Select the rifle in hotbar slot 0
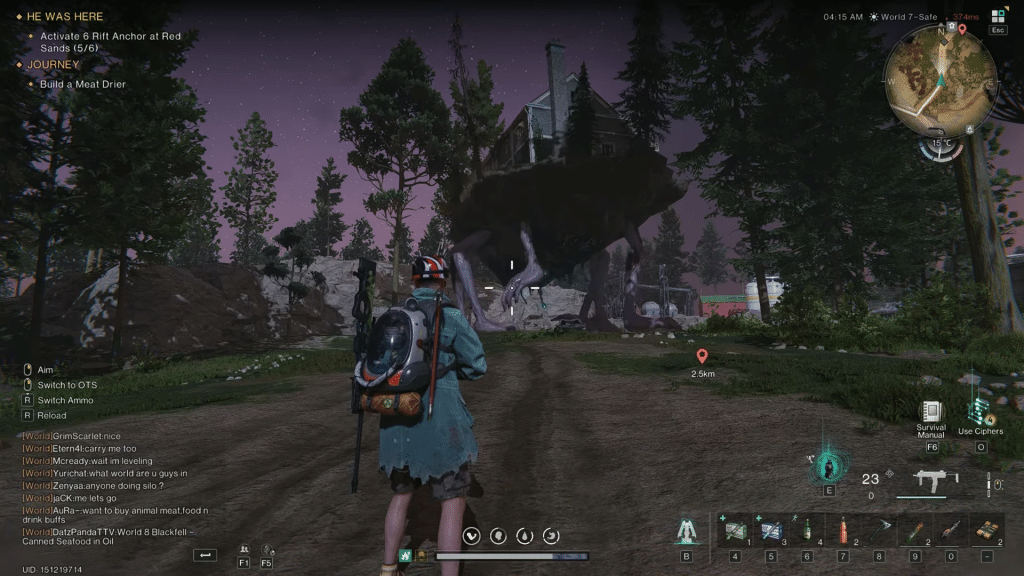 click(x=951, y=530)
